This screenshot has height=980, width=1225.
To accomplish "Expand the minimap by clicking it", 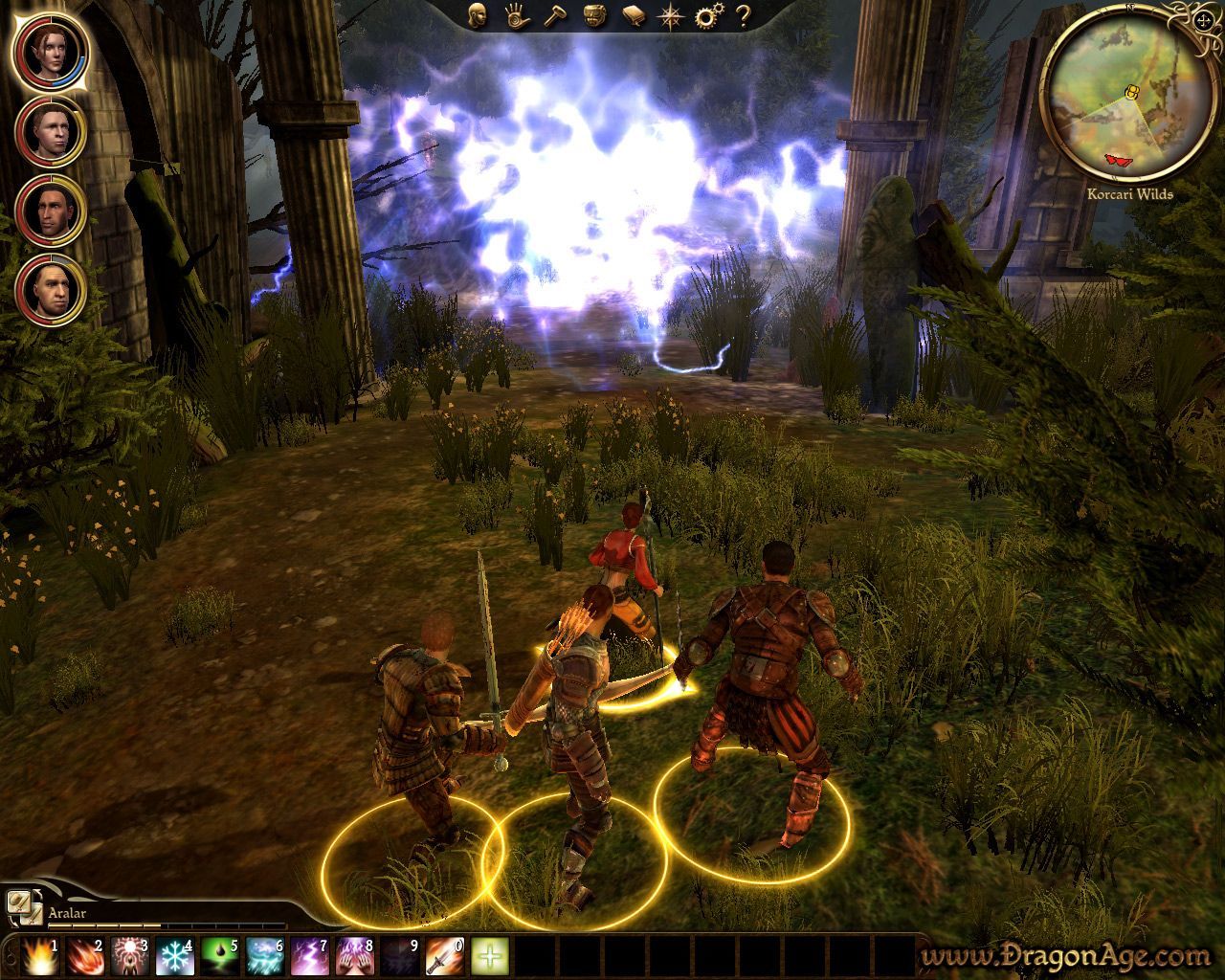I will tap(1129, 96).
